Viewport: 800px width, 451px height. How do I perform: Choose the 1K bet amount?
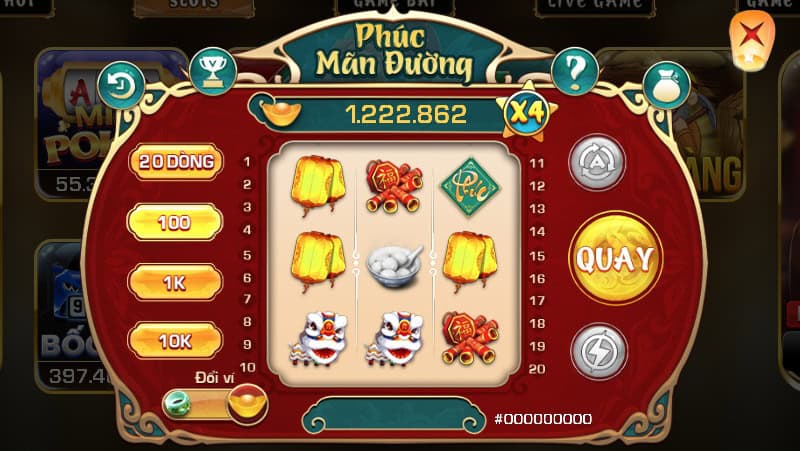pos(175,282)
